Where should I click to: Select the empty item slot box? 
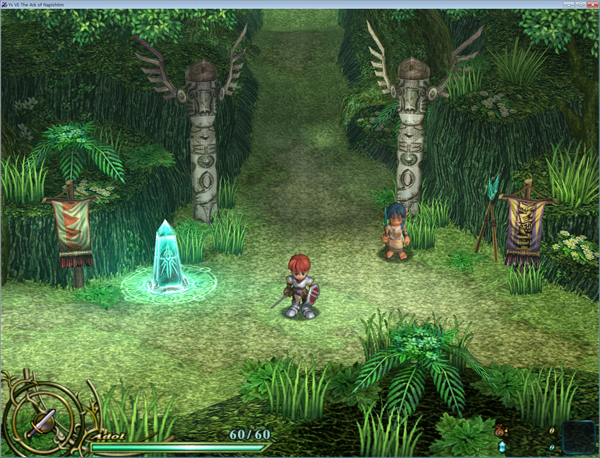coord(578,436)
